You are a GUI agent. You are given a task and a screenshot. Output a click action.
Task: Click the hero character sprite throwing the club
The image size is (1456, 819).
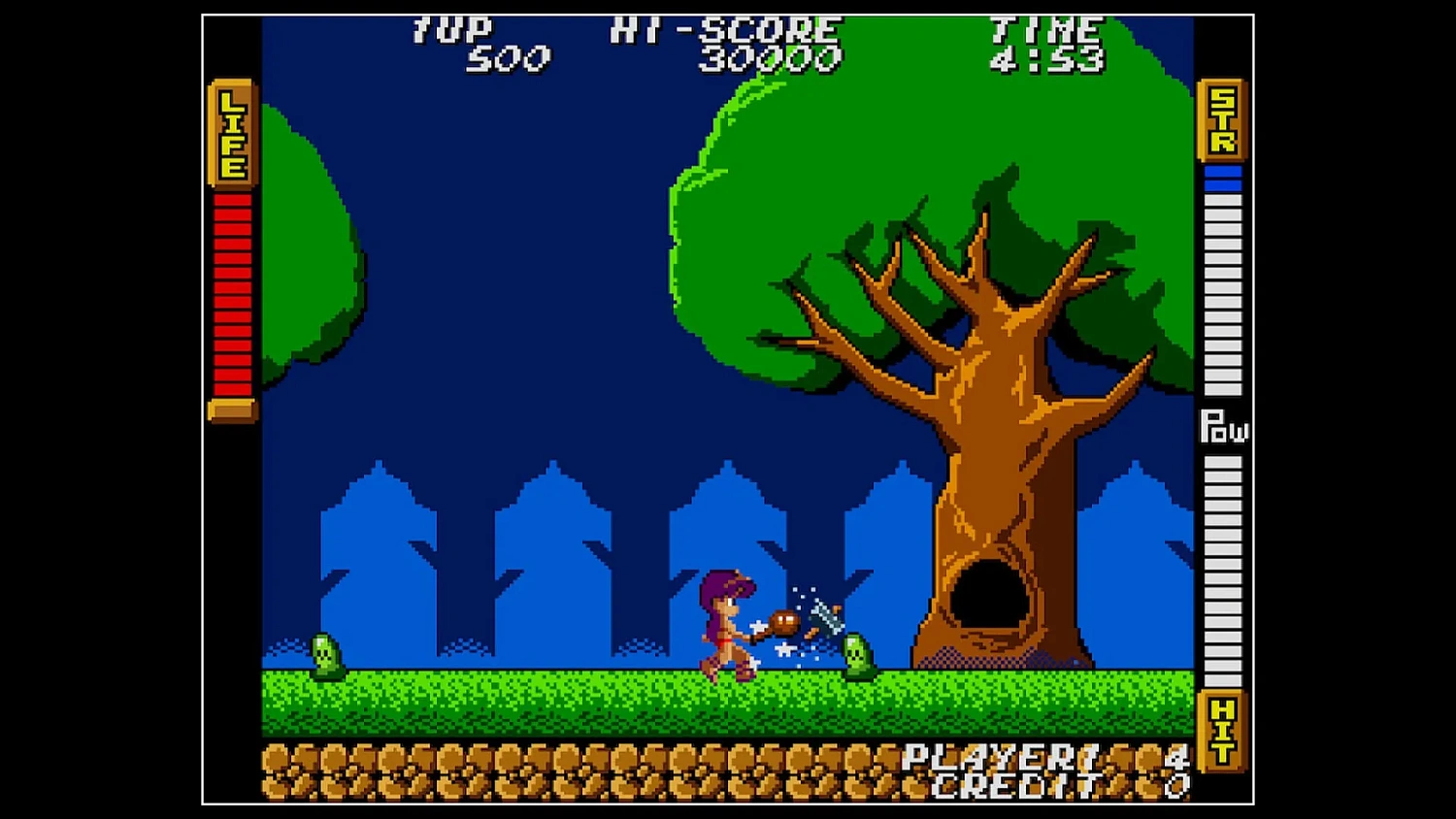[x=730, y=626]
